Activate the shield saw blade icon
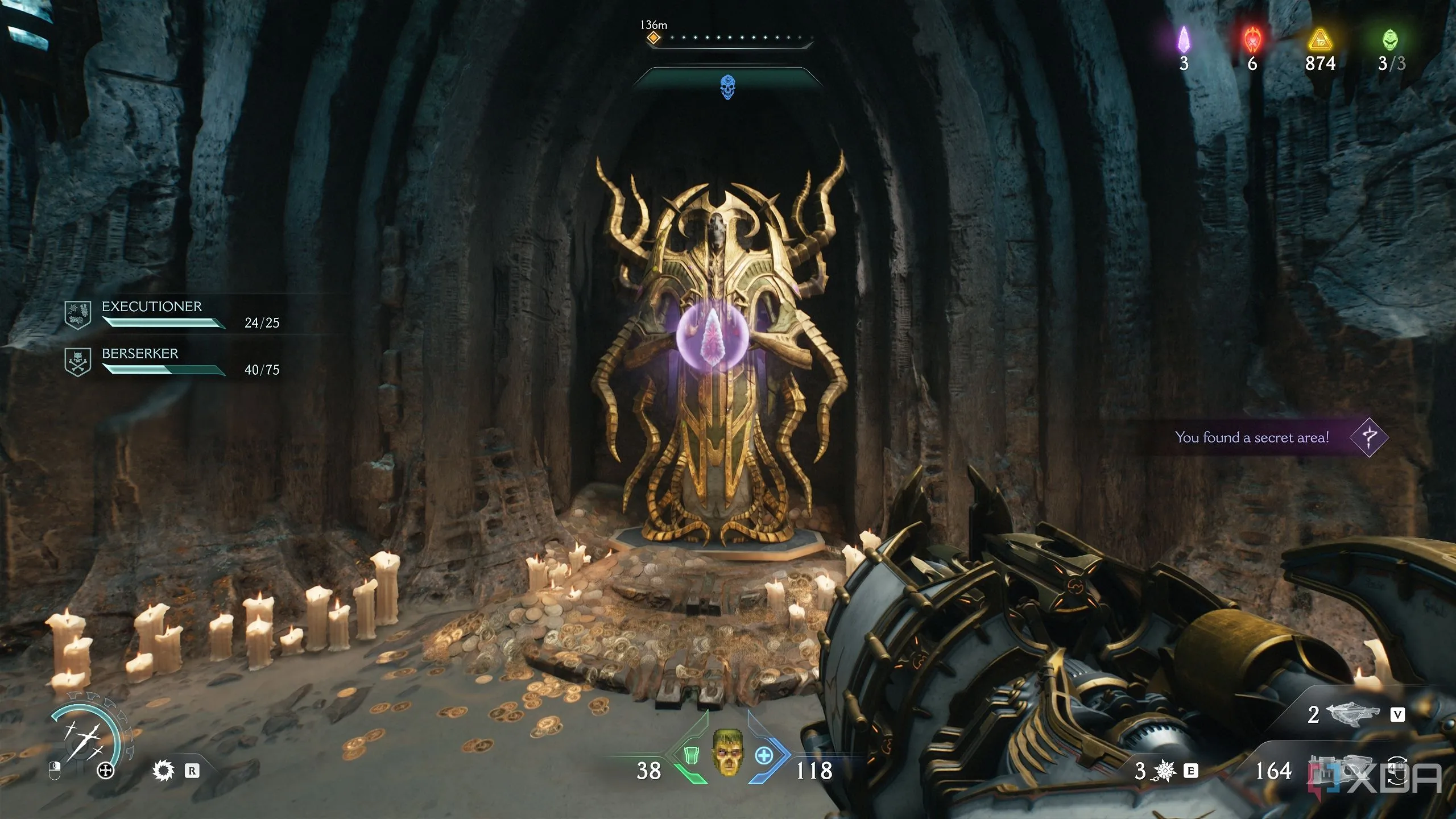 (164, 771)
